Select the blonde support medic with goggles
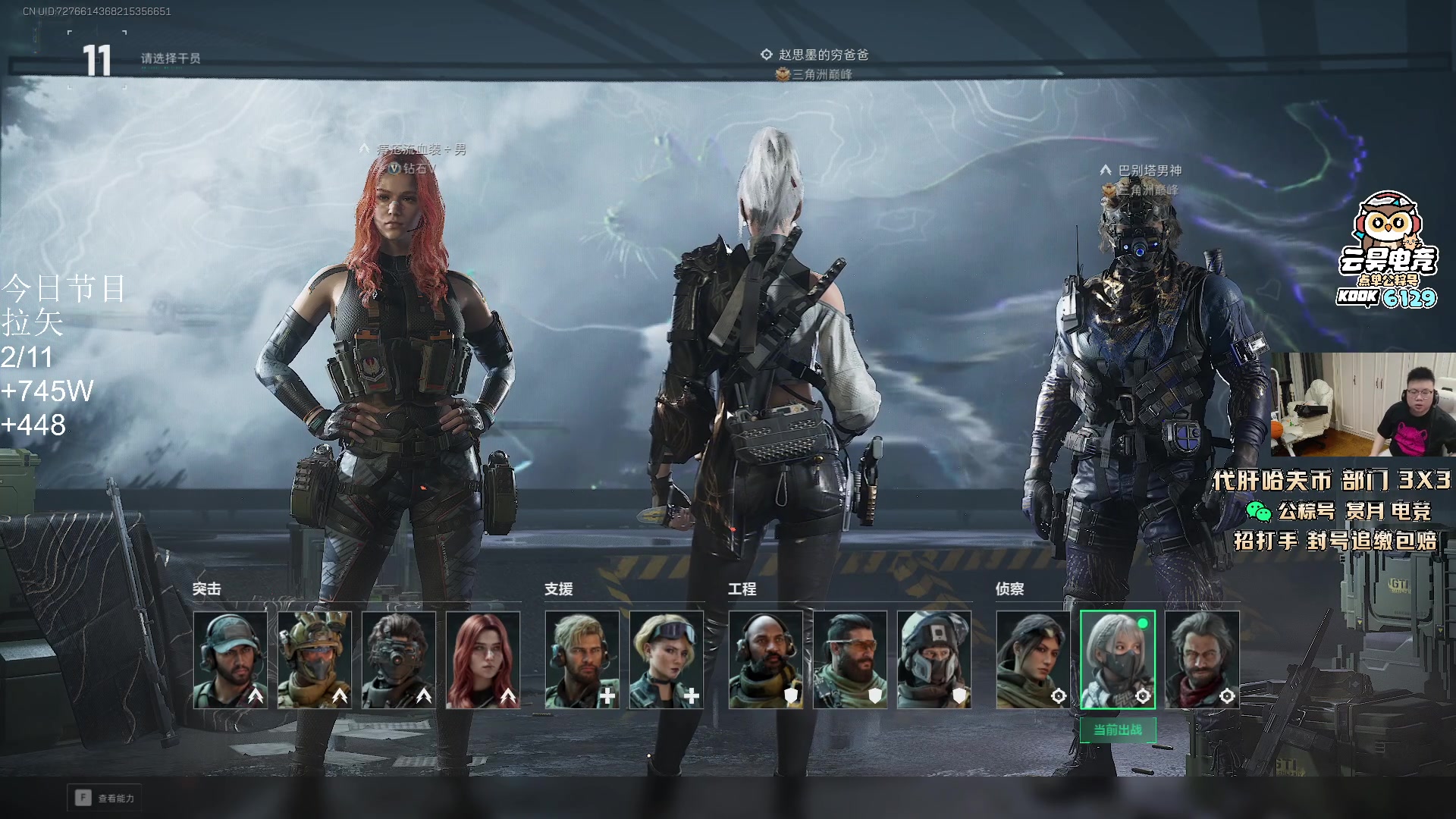1456x819 pixels. pos(666,660)
